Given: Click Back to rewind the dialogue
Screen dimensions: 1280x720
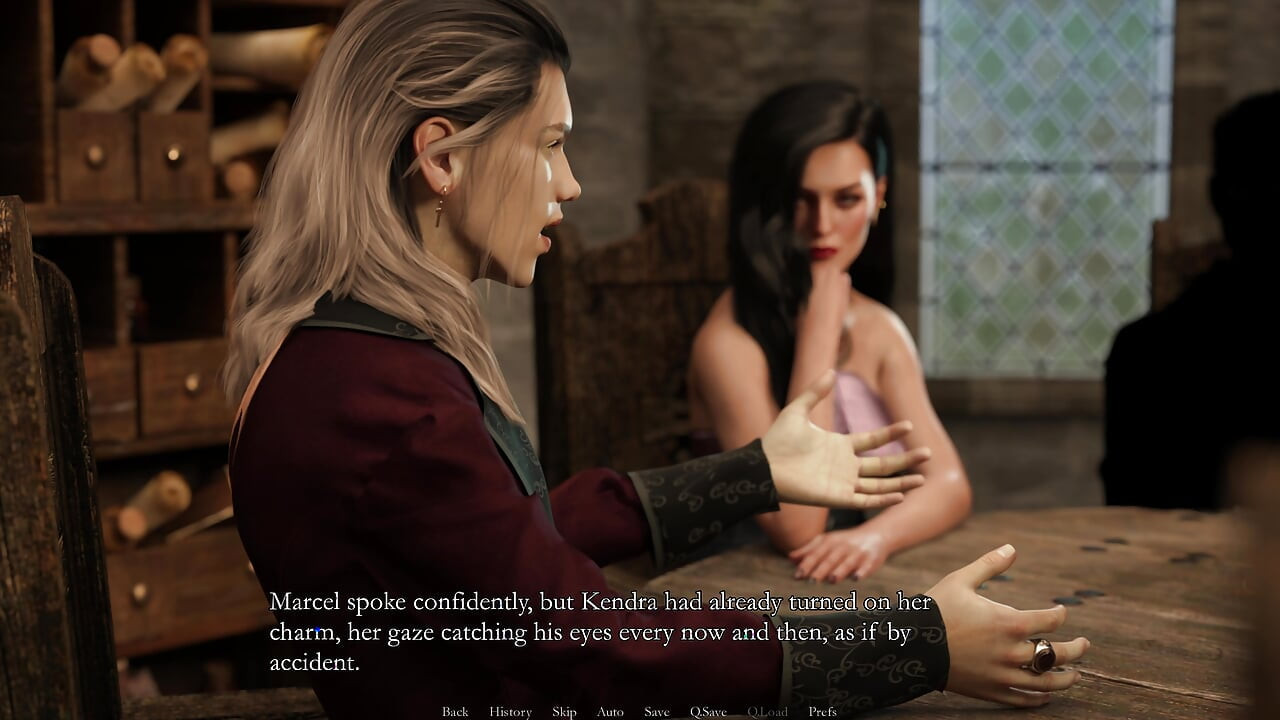Looking at the screenshot, I should [455, 711].
